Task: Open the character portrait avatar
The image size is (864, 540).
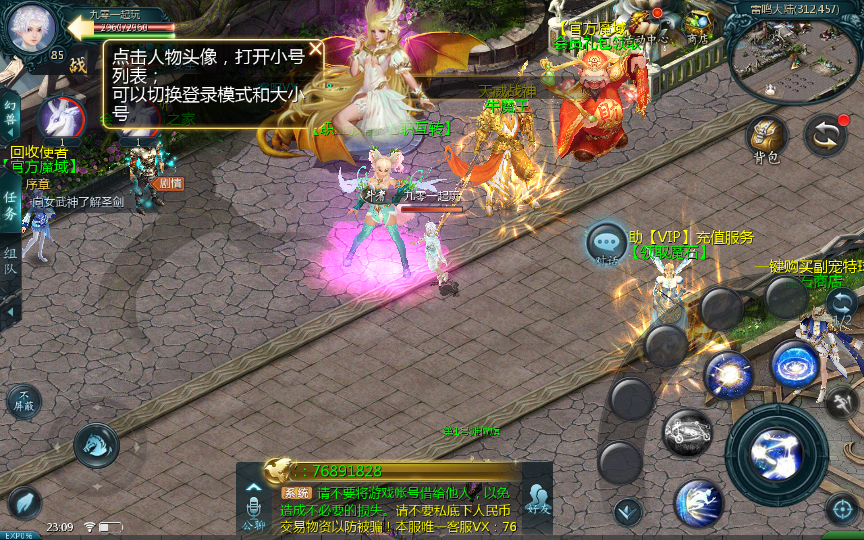Action: pyautogui.click(x=32, y=29)
